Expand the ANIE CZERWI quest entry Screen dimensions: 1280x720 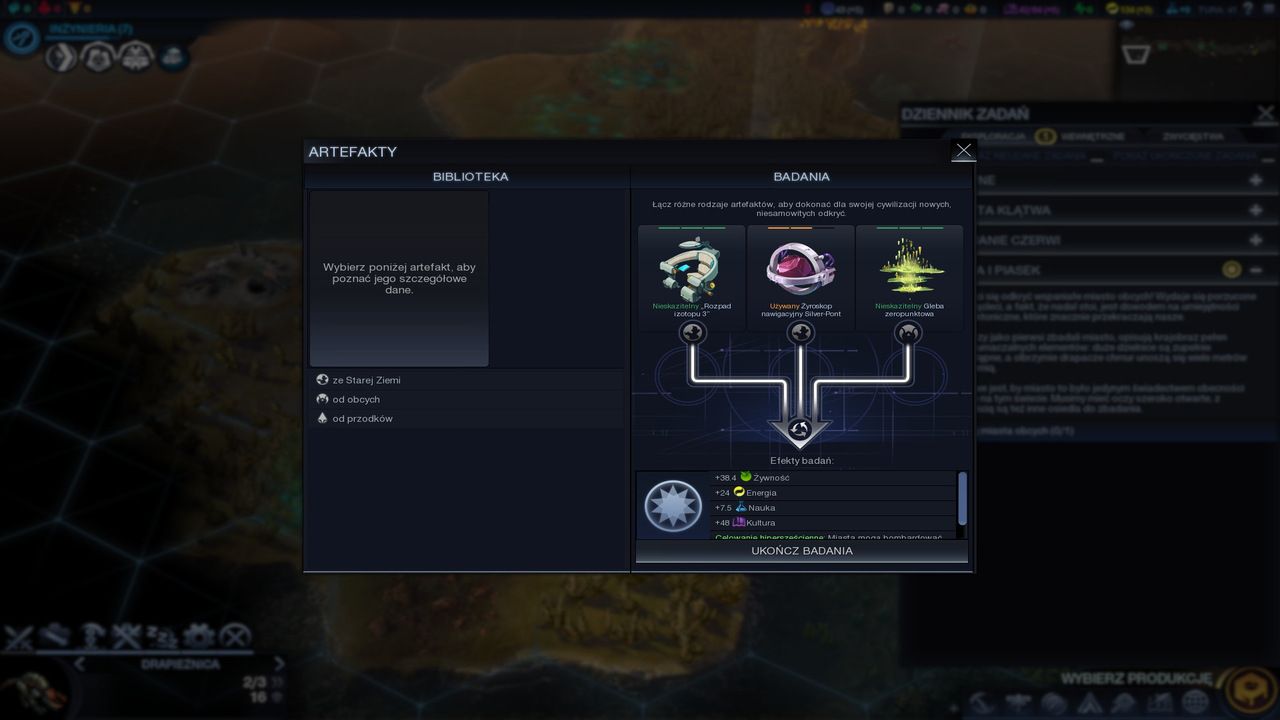pos(1255,239)
